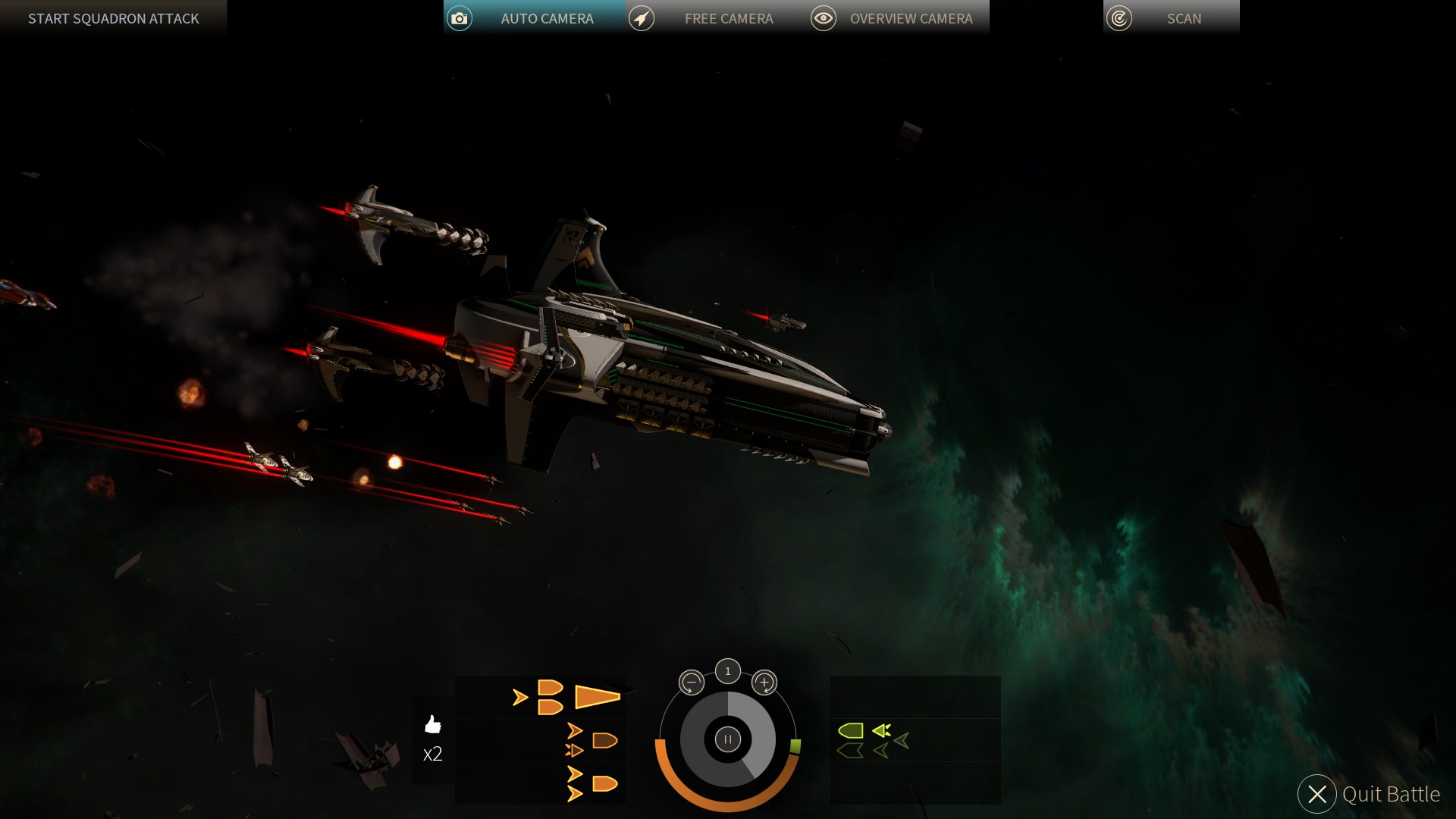
Task: Switch to Free Camera mode
Action: click(x=728, y=17)
